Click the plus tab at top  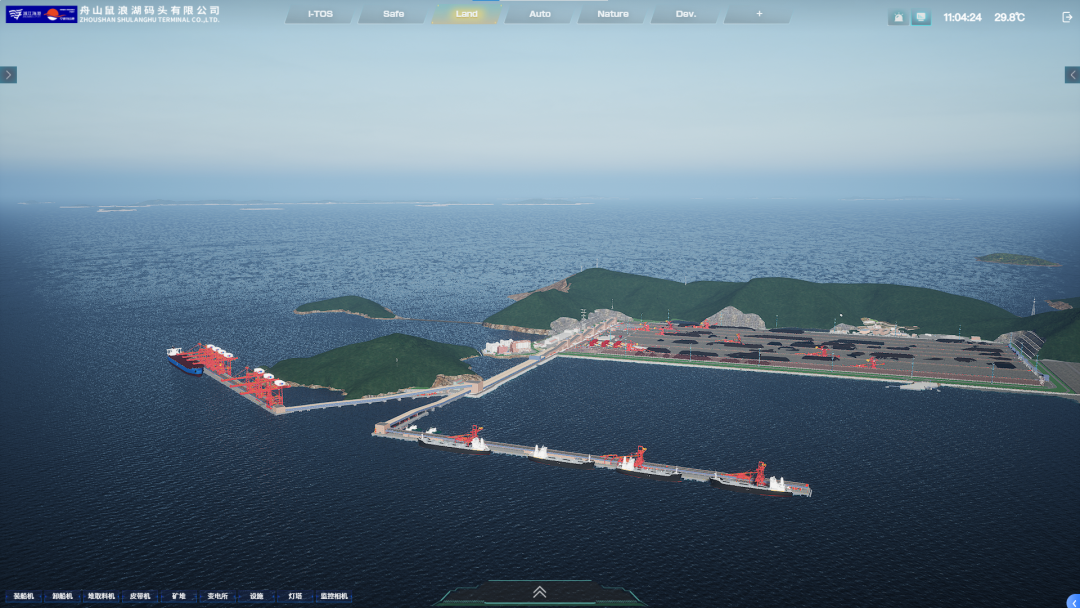[759, 14]
